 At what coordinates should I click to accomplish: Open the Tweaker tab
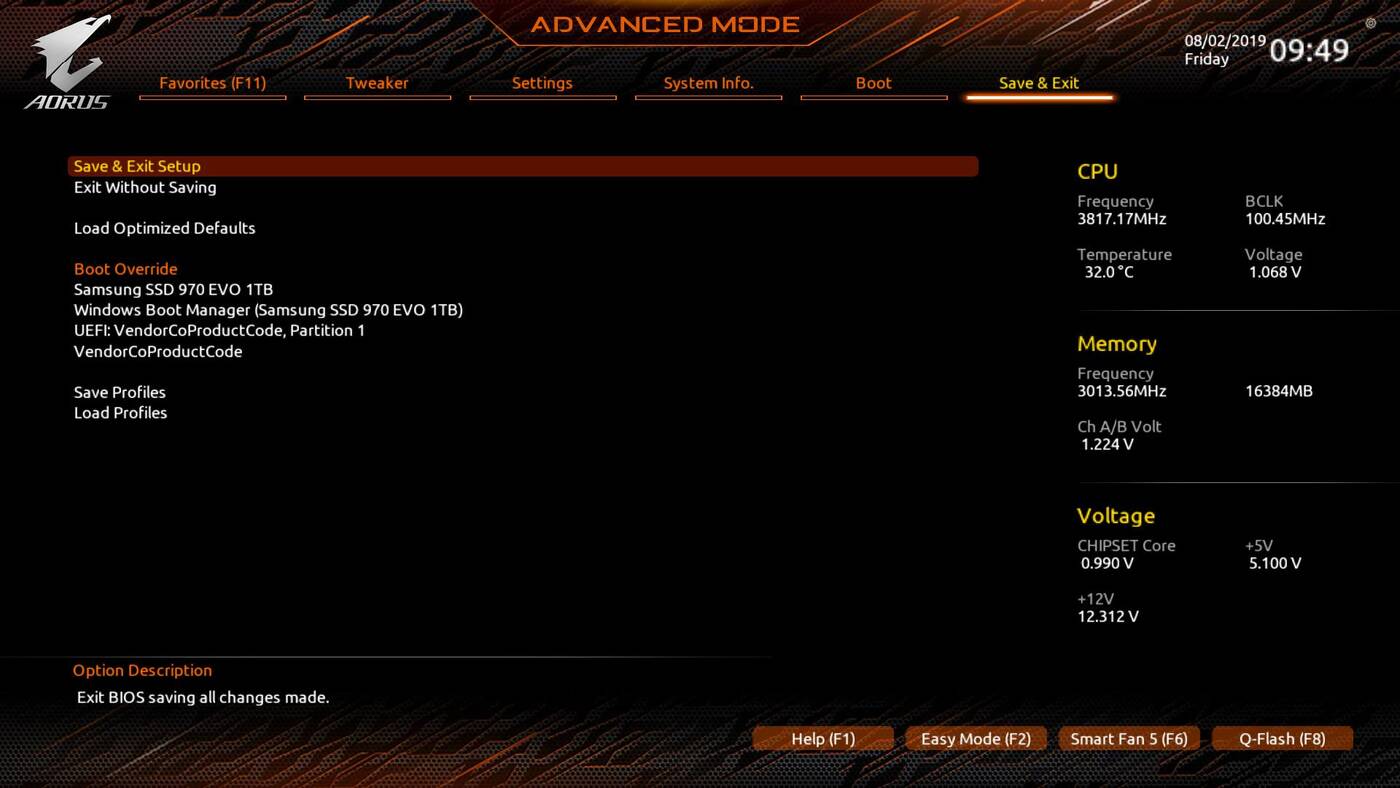tap(377, 83)
